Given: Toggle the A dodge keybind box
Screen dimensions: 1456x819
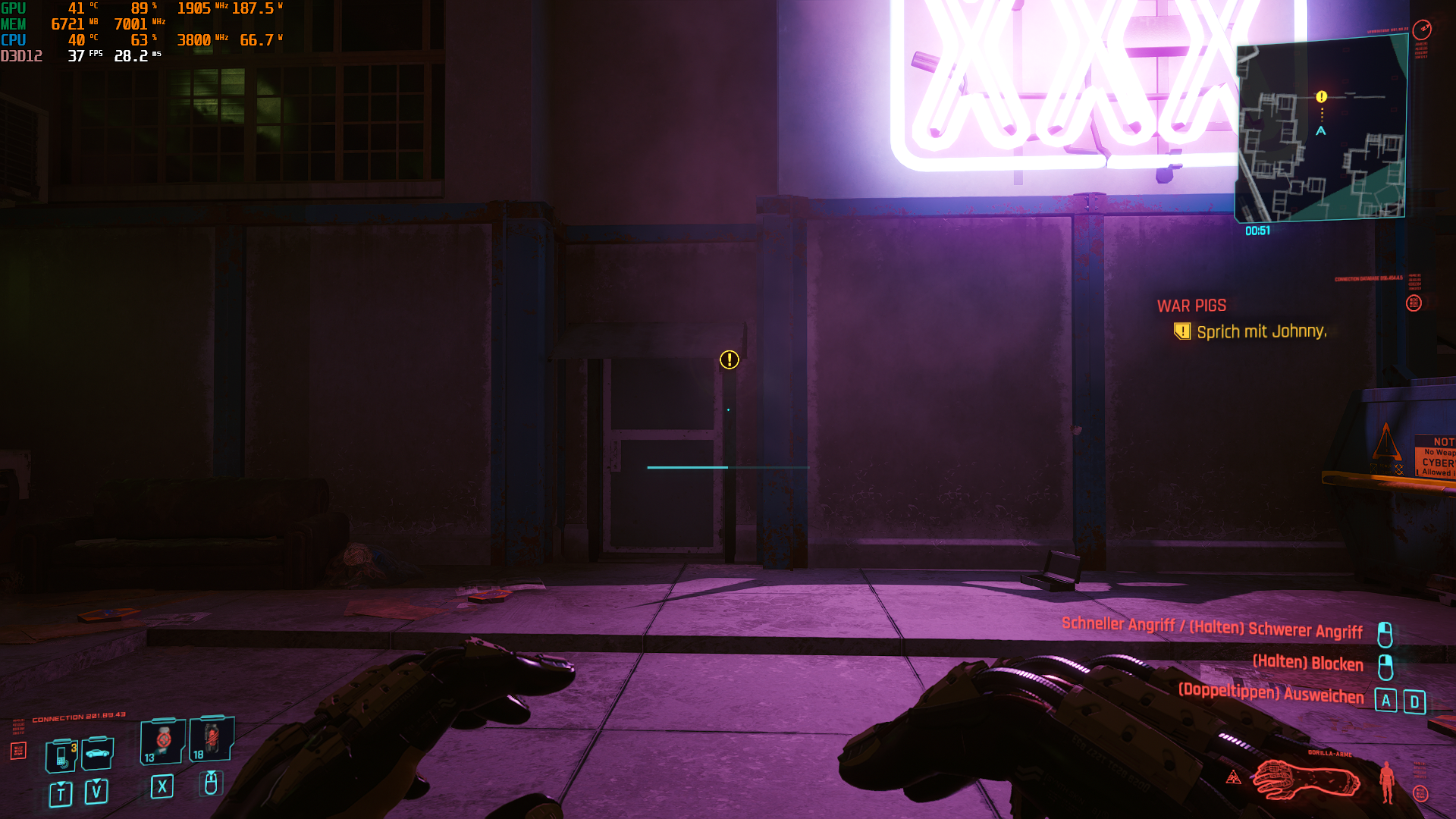Looking at the screenshot, I should (x=1387, y=701).
